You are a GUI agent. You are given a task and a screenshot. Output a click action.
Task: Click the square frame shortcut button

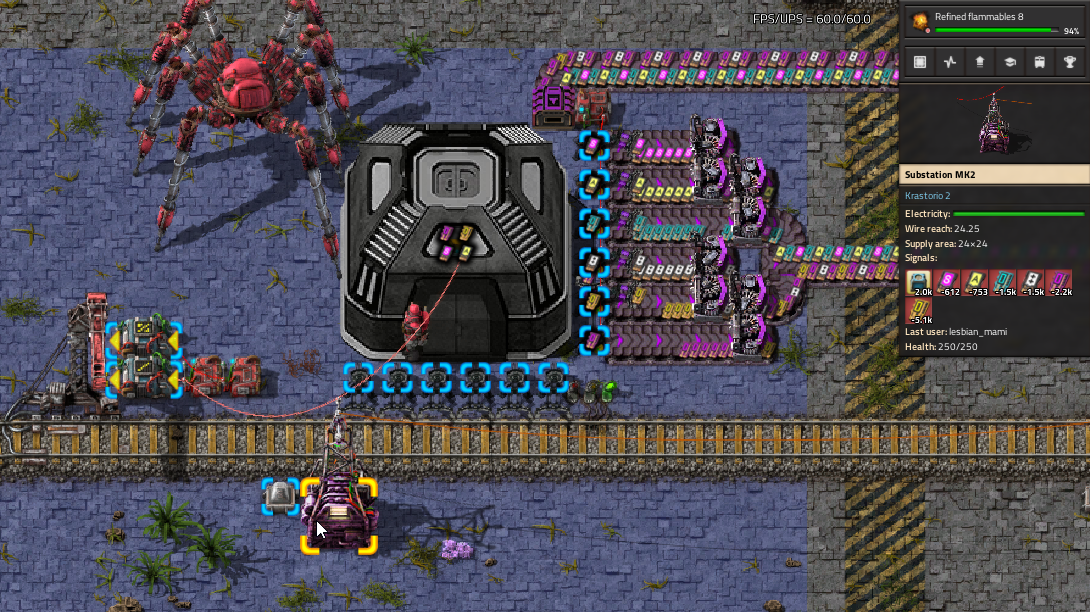[x=920, y=62]
